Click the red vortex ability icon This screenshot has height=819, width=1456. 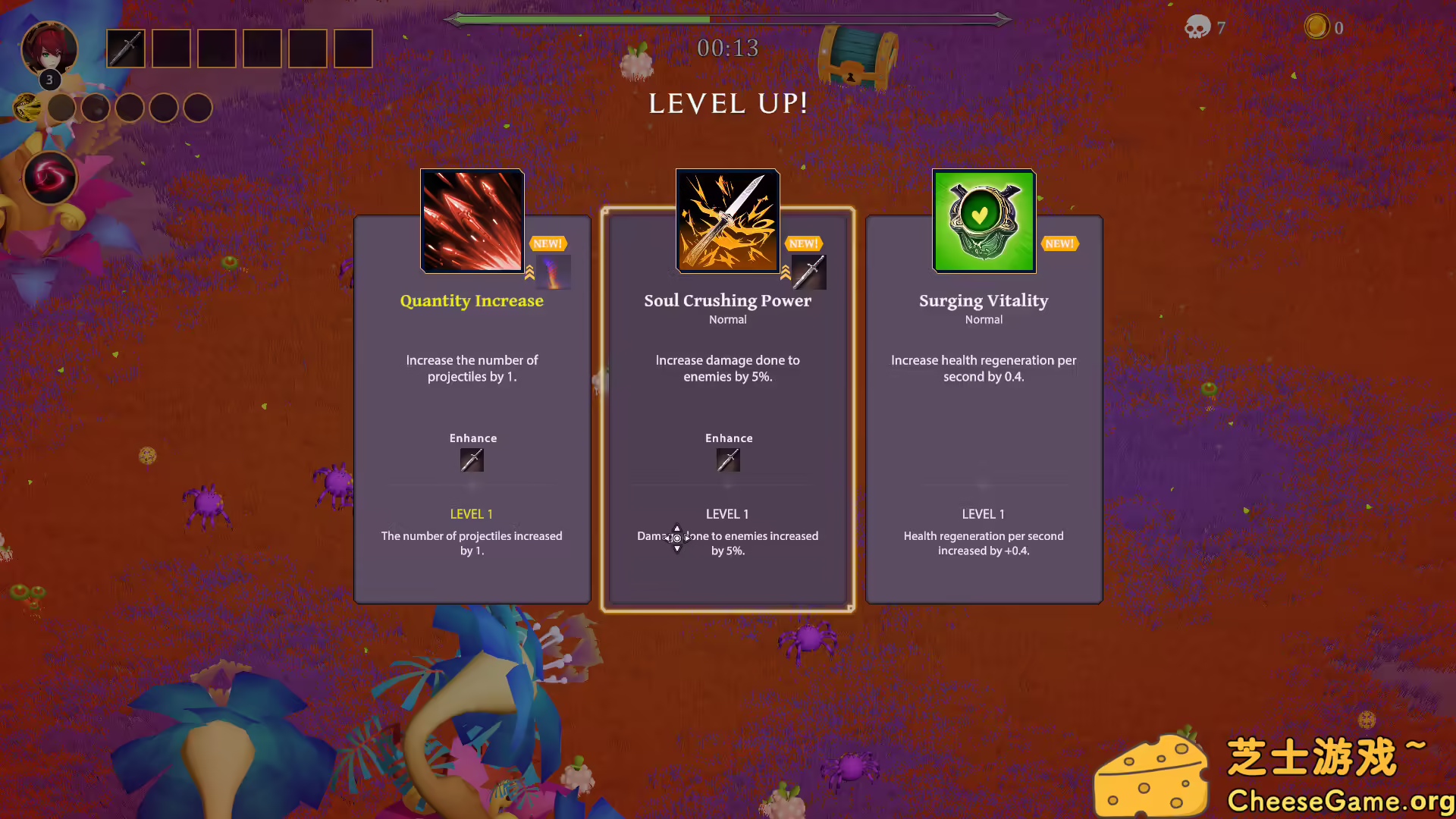(x=50, y=177)
